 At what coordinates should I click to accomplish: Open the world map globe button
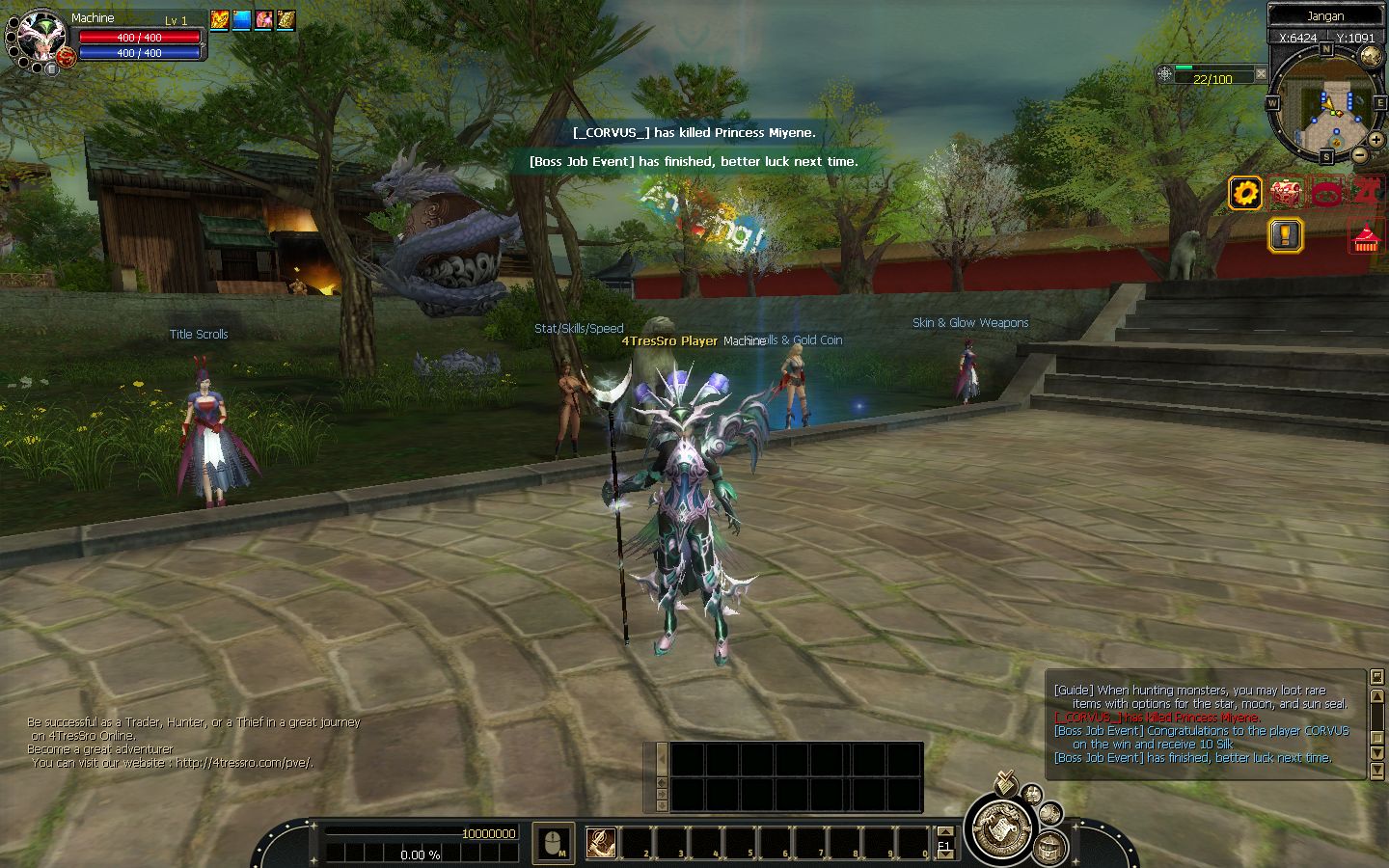(x=1370, y=56)
